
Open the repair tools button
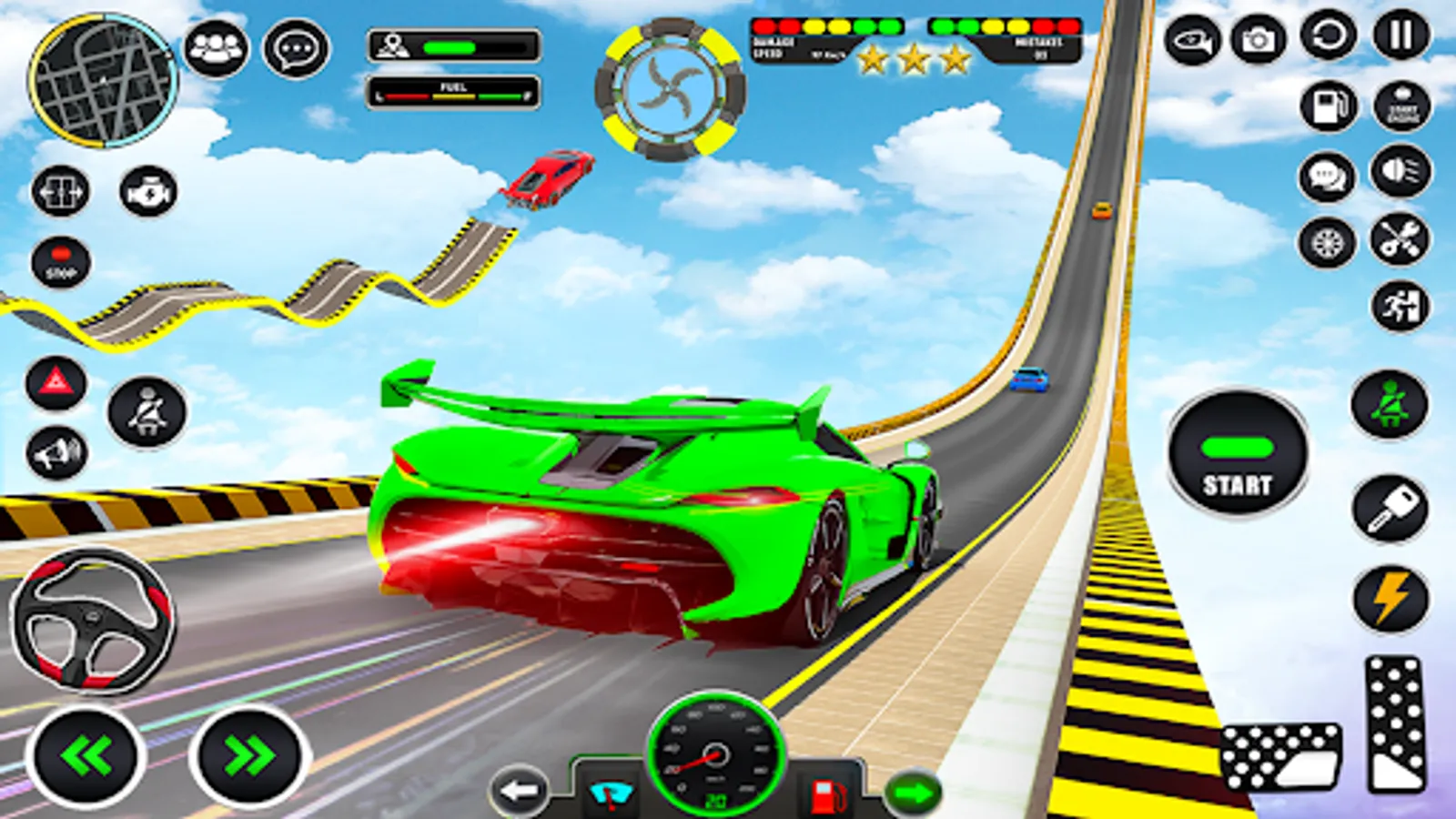(1400, 240)
